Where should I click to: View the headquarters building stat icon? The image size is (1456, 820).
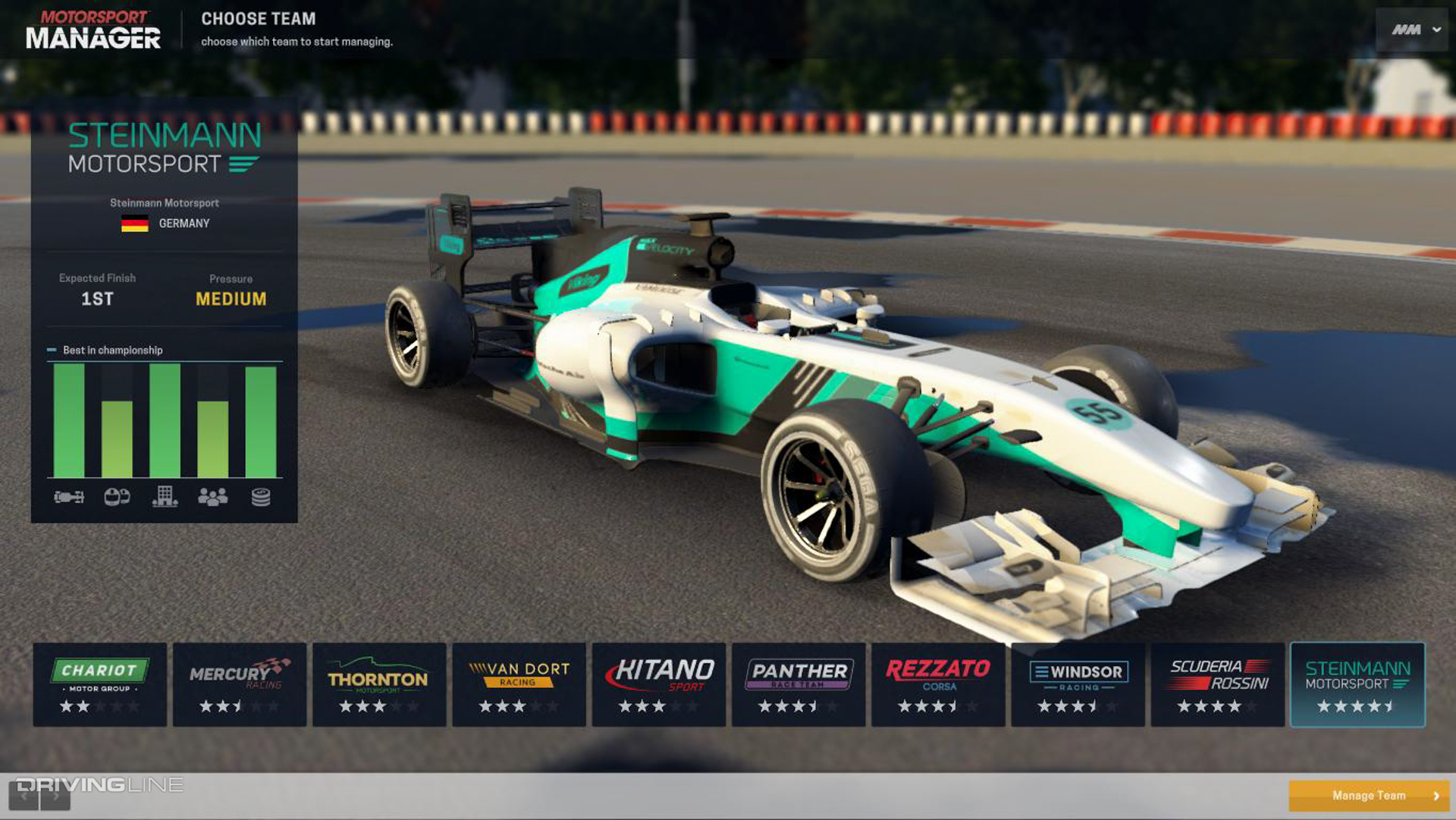[165, 497]
